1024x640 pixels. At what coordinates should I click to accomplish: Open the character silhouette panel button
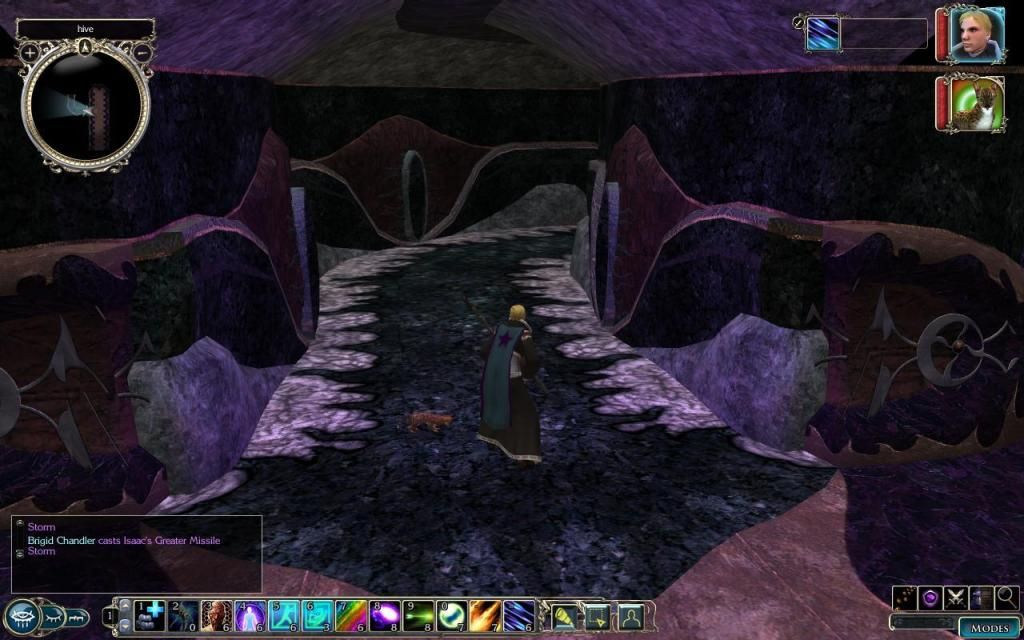tap(629, 614)
